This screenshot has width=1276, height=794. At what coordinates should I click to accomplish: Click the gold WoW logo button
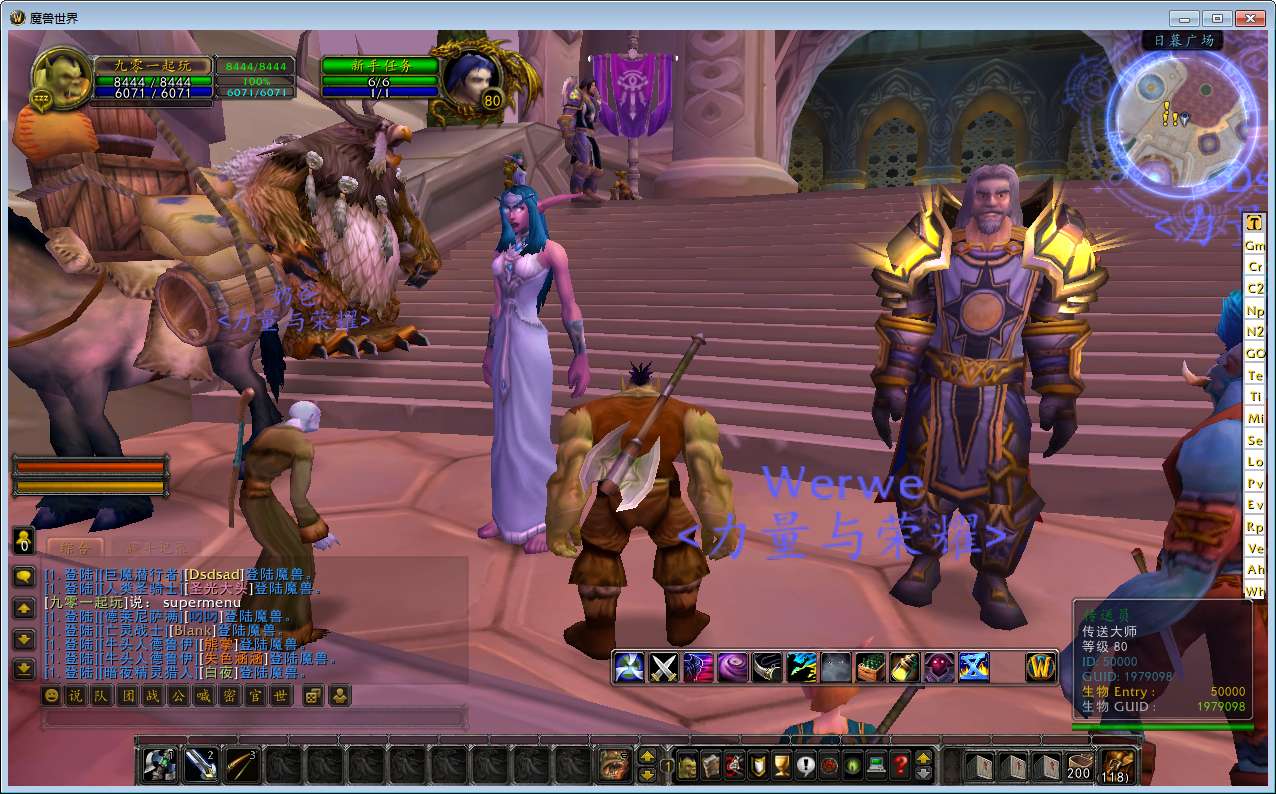[1042, 666]
